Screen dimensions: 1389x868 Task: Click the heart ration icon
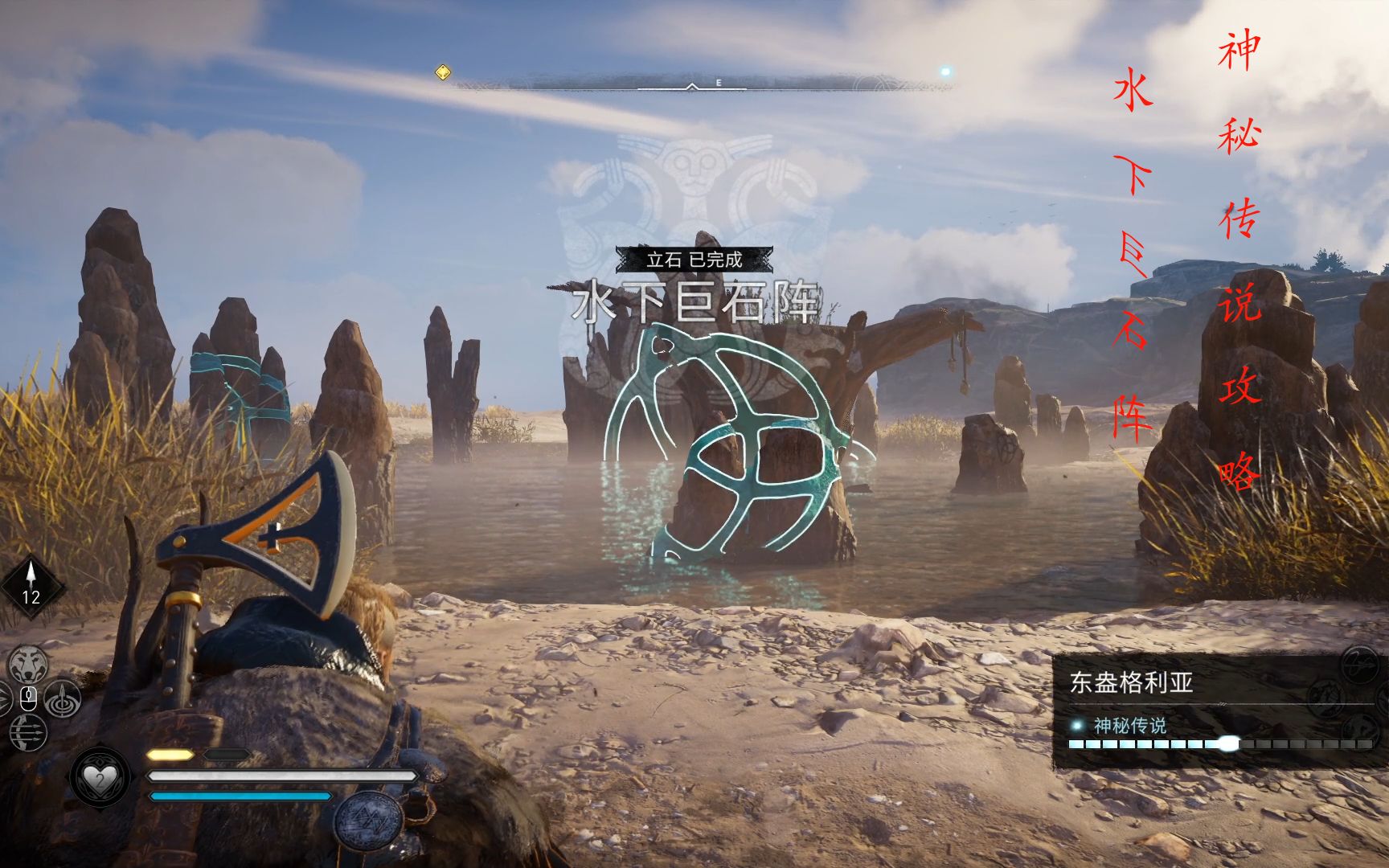[x=100, y=777]
